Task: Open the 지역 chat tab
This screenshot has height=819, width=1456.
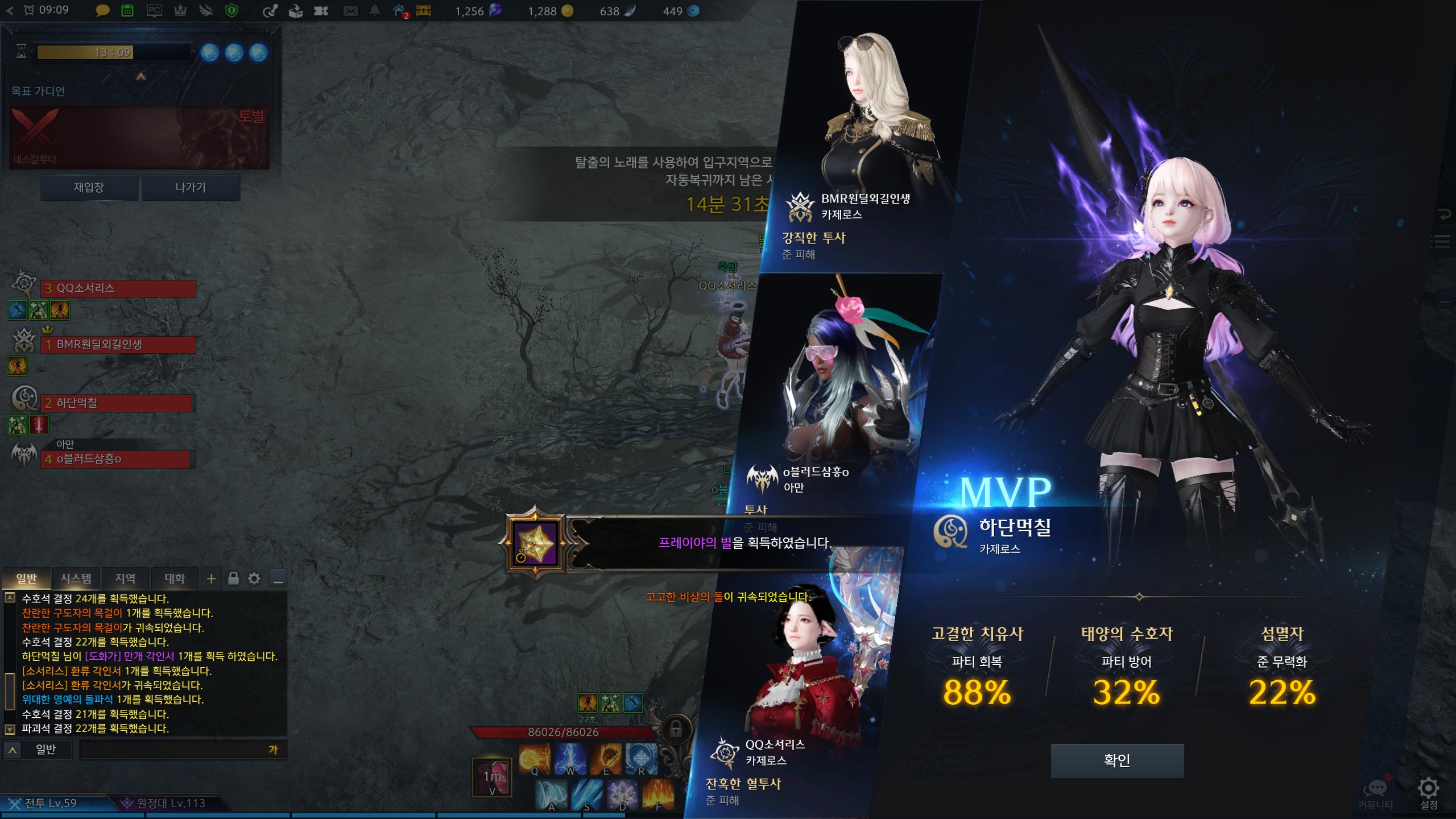Action: (x=125, y=578)
